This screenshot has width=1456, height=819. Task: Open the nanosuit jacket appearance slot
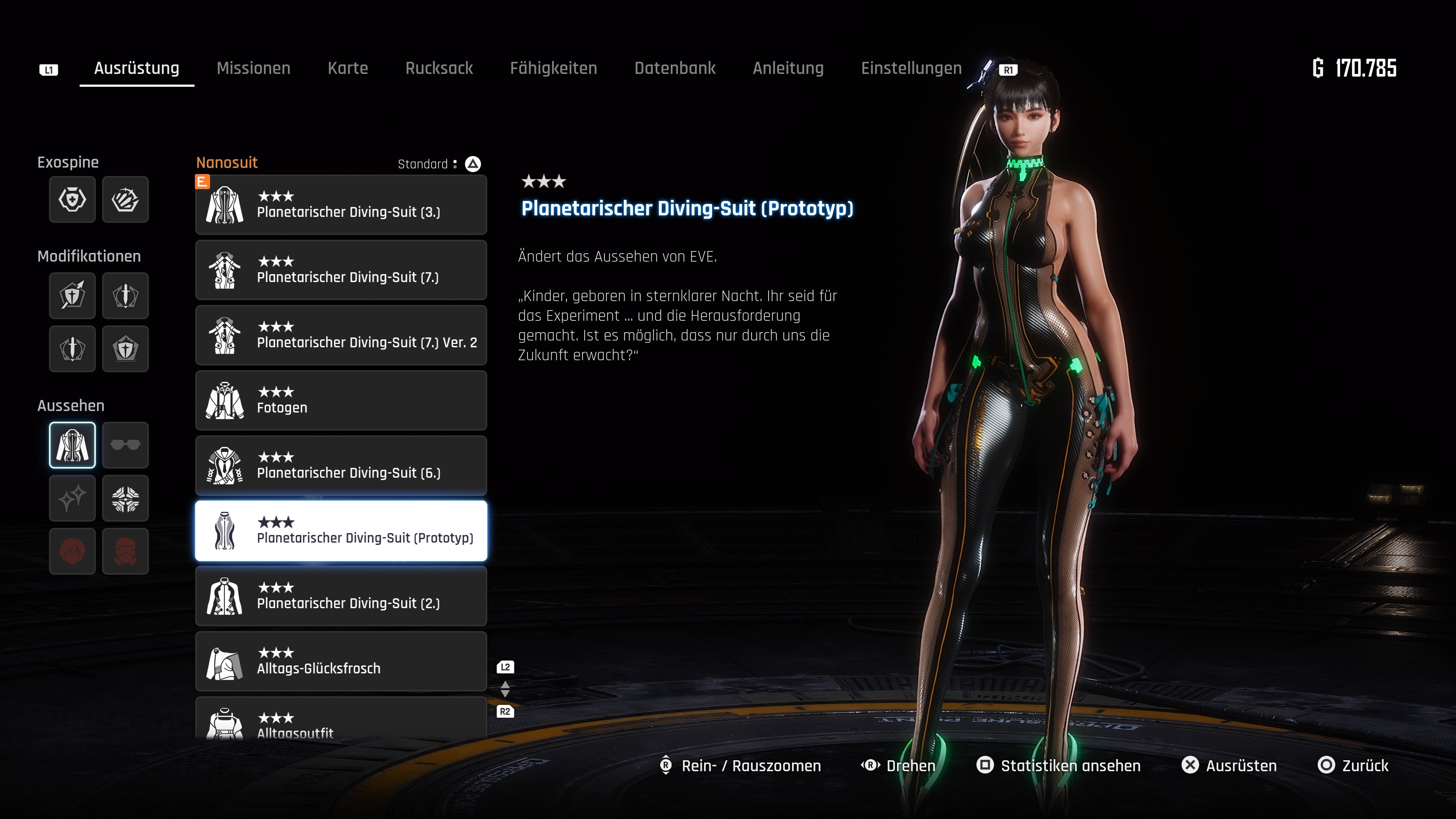click(x=72, y=446)
